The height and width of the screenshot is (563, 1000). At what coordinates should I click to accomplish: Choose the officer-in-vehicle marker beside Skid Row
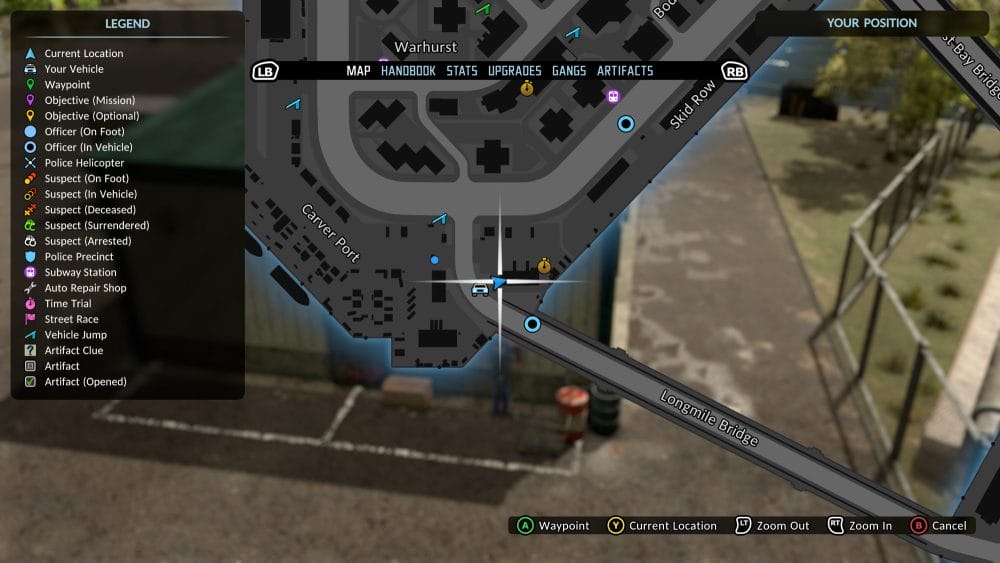coord(626,124)
